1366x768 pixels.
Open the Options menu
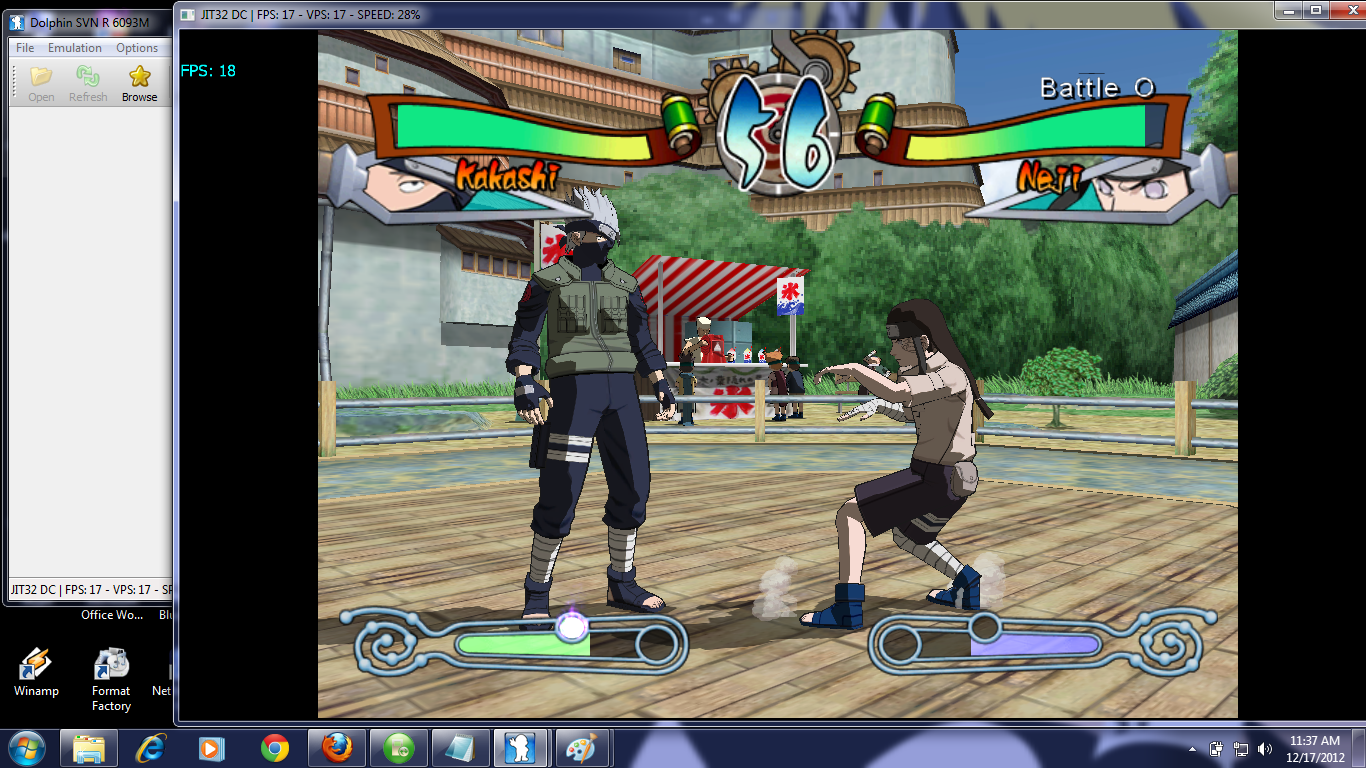click(137, 47)
